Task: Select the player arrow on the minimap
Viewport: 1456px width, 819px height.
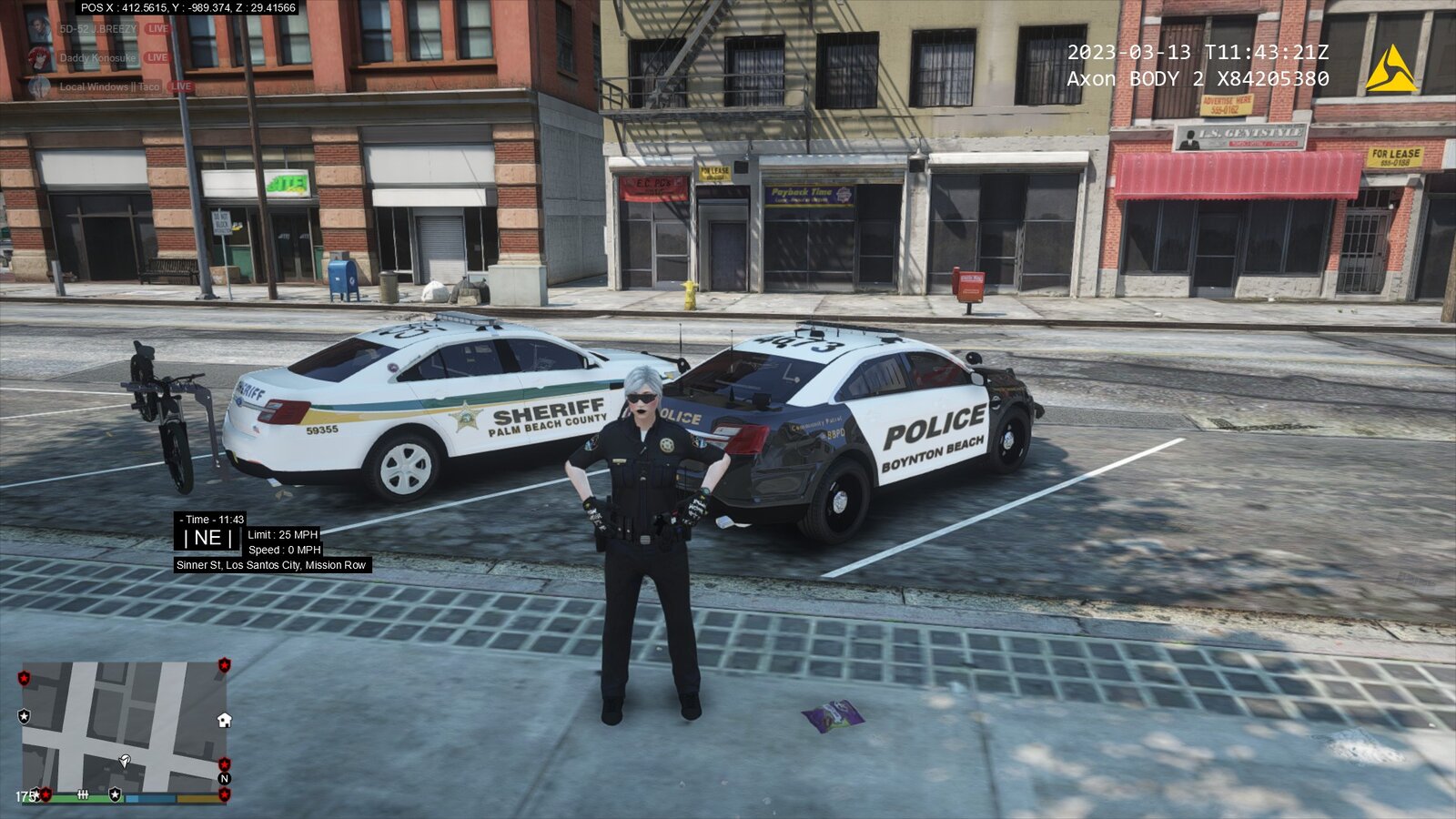Action: (125, 760)
